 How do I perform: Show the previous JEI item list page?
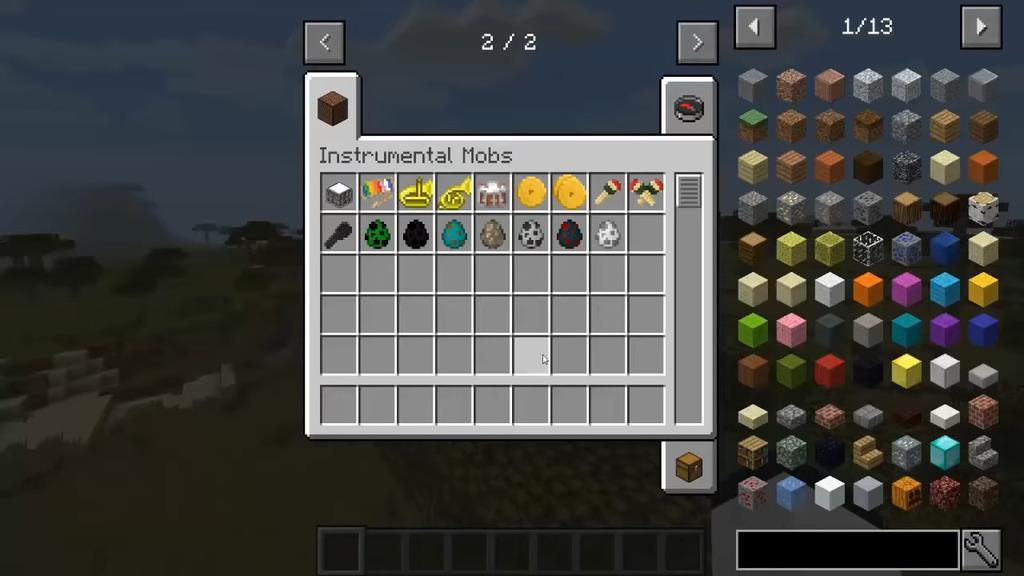coord(755,27)
